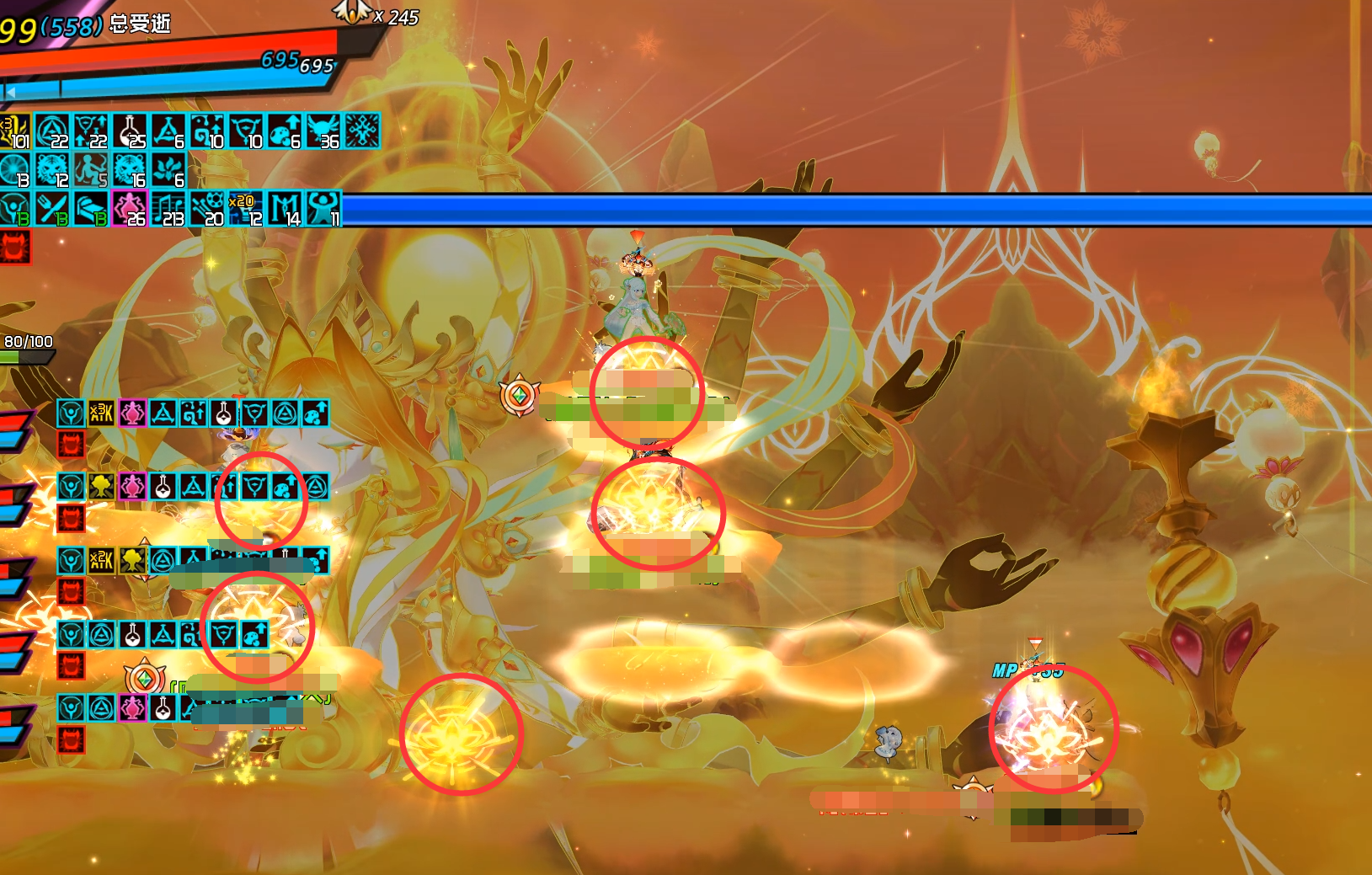
Task: Click the flask buff icon showing 25
Action: (130, 131)
